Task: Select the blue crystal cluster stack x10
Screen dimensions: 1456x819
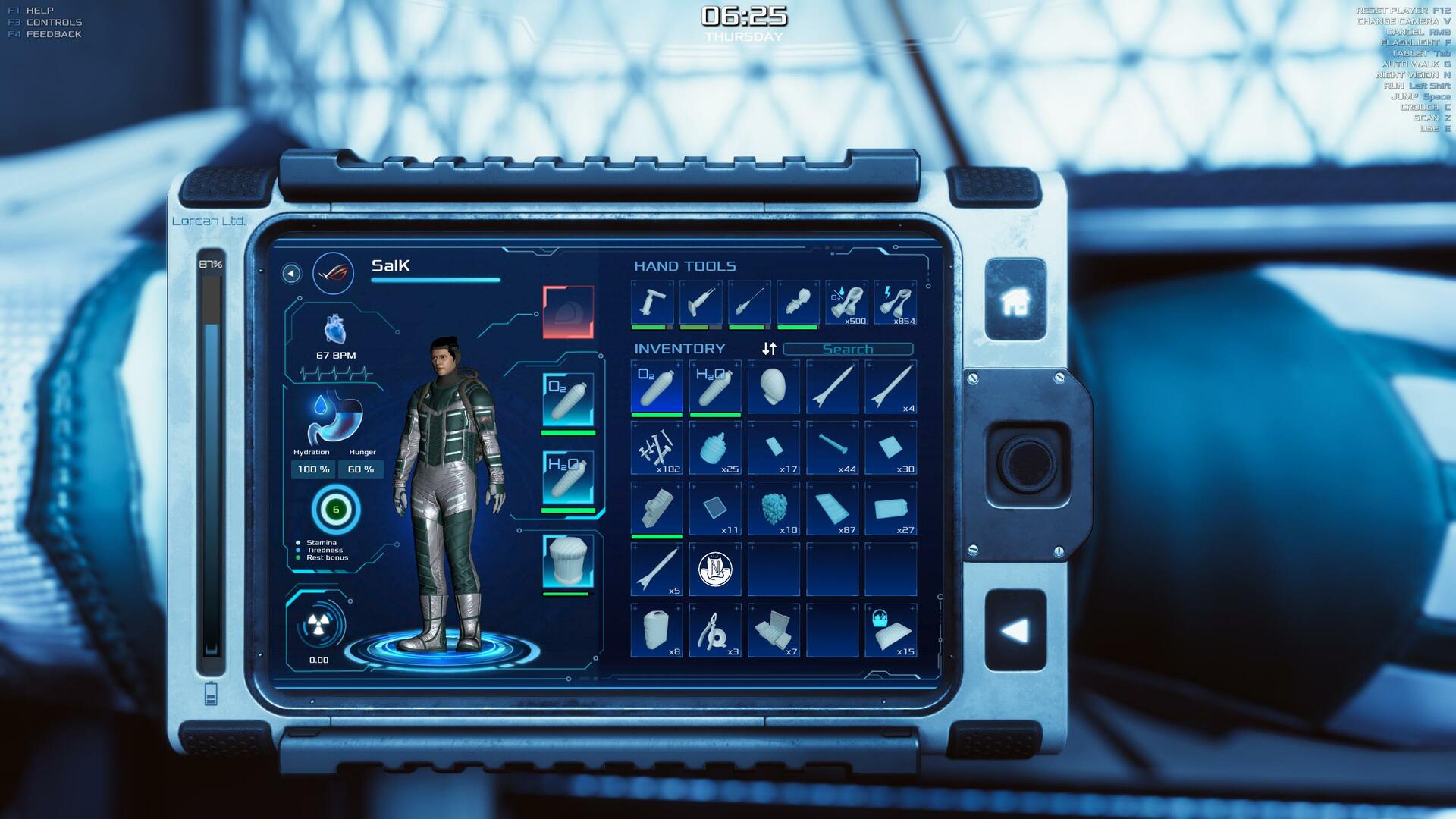Action: click(x=773, y=509)
